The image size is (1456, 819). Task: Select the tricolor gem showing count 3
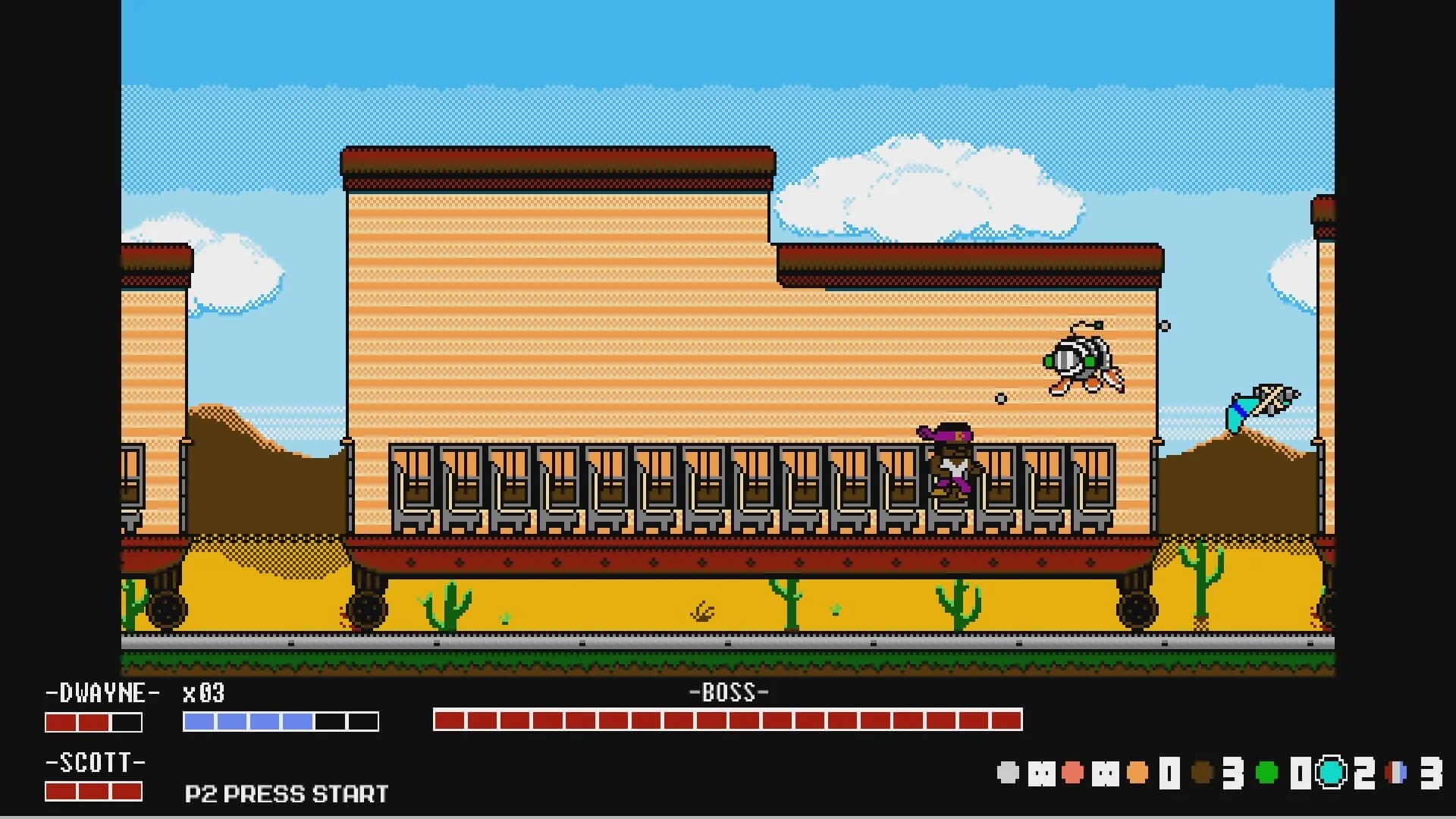click(1397, 771)
